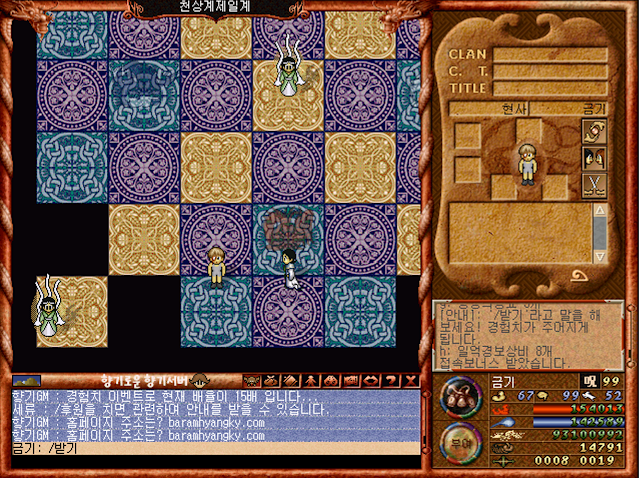Open the pouch bag round button
This screenshot has height=478, width=639.
point(460,398)
